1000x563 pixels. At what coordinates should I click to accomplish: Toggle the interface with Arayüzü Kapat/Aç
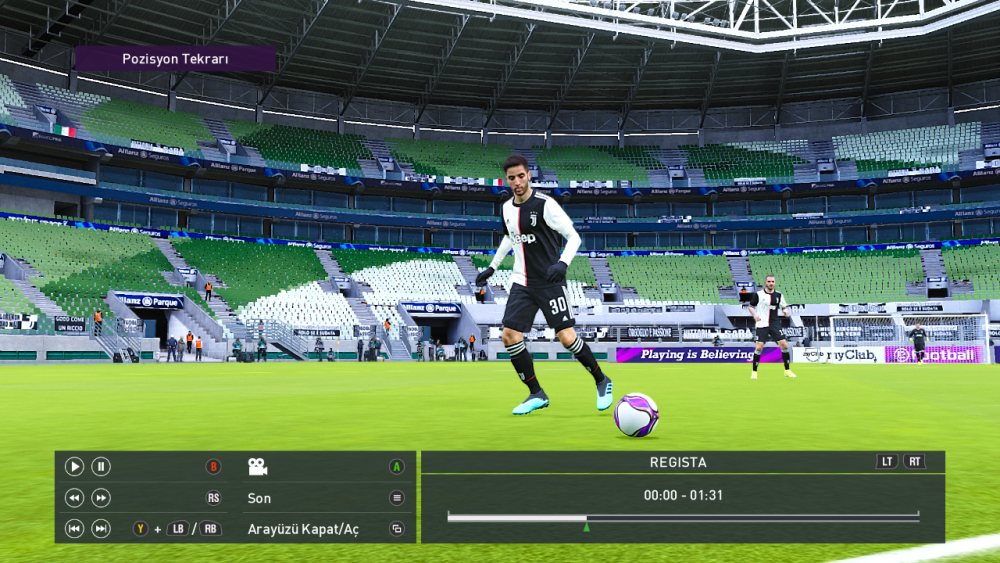pyautogui.click(x=303, y=529)
